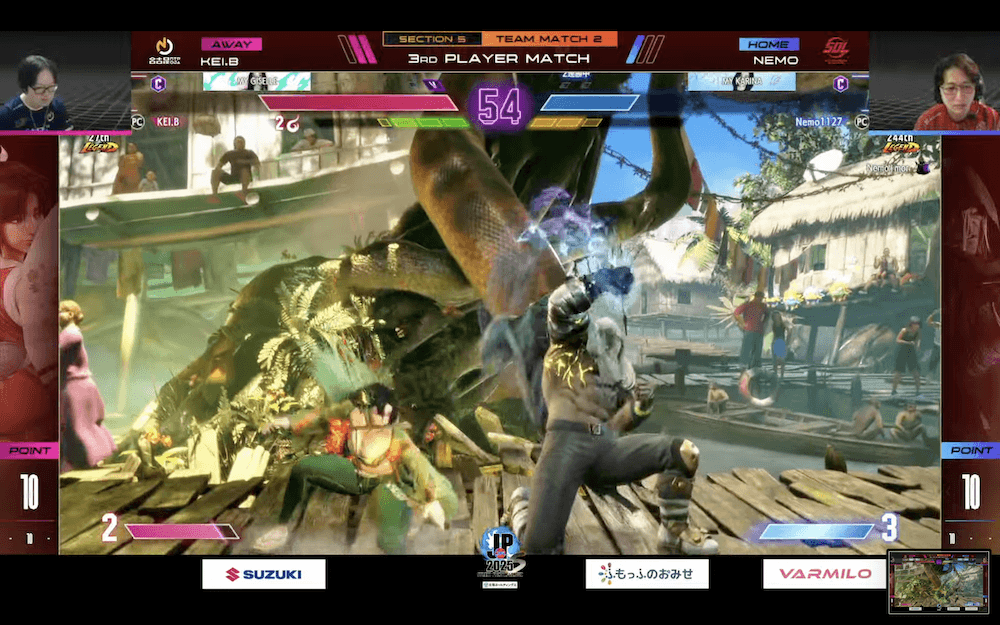Viewport: 1000px width, 625px height.
Task: Click the SUZUKI sponsor banner
Action: click(x=264, y=573)
